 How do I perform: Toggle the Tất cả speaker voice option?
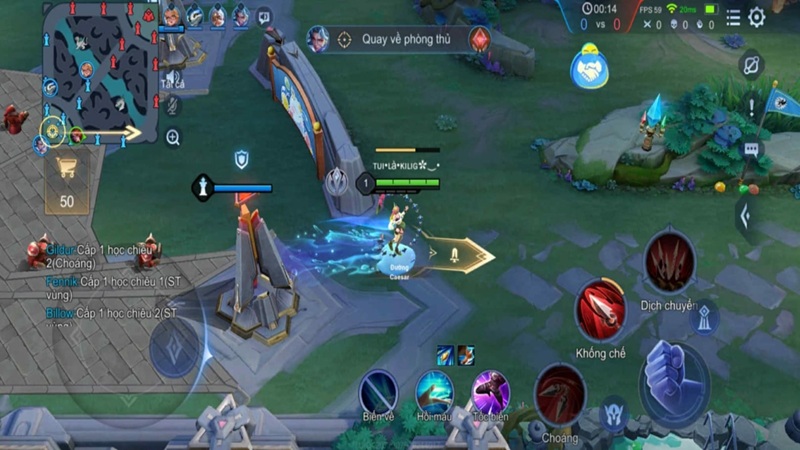173,76
